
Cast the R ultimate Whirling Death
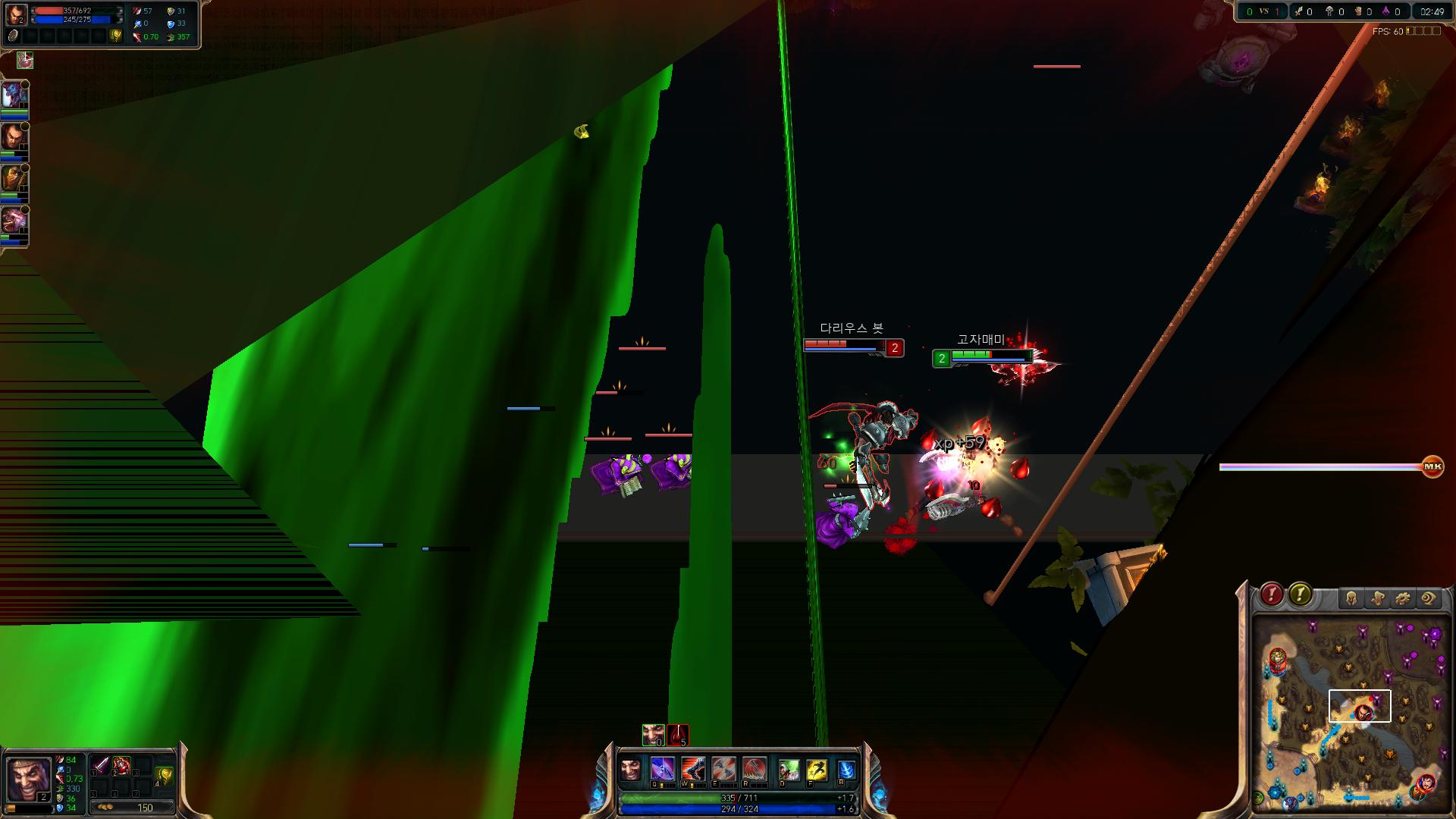pos(755,768)
